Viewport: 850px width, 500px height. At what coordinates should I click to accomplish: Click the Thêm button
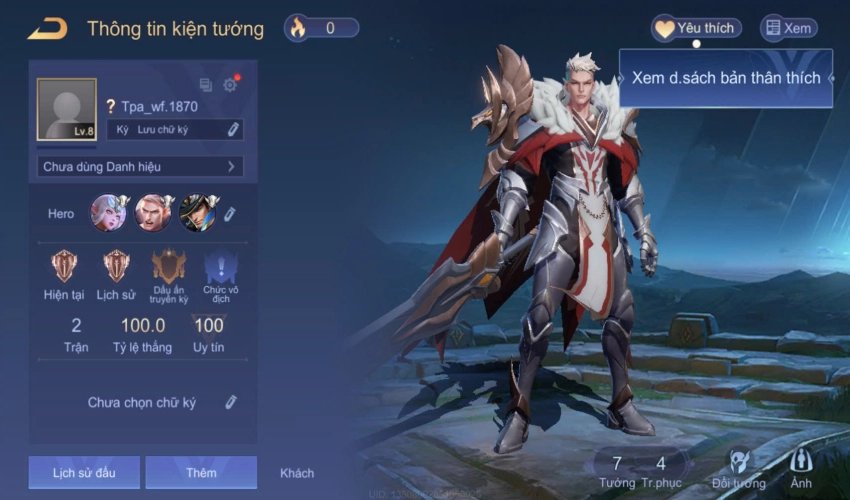coord(201,473)
